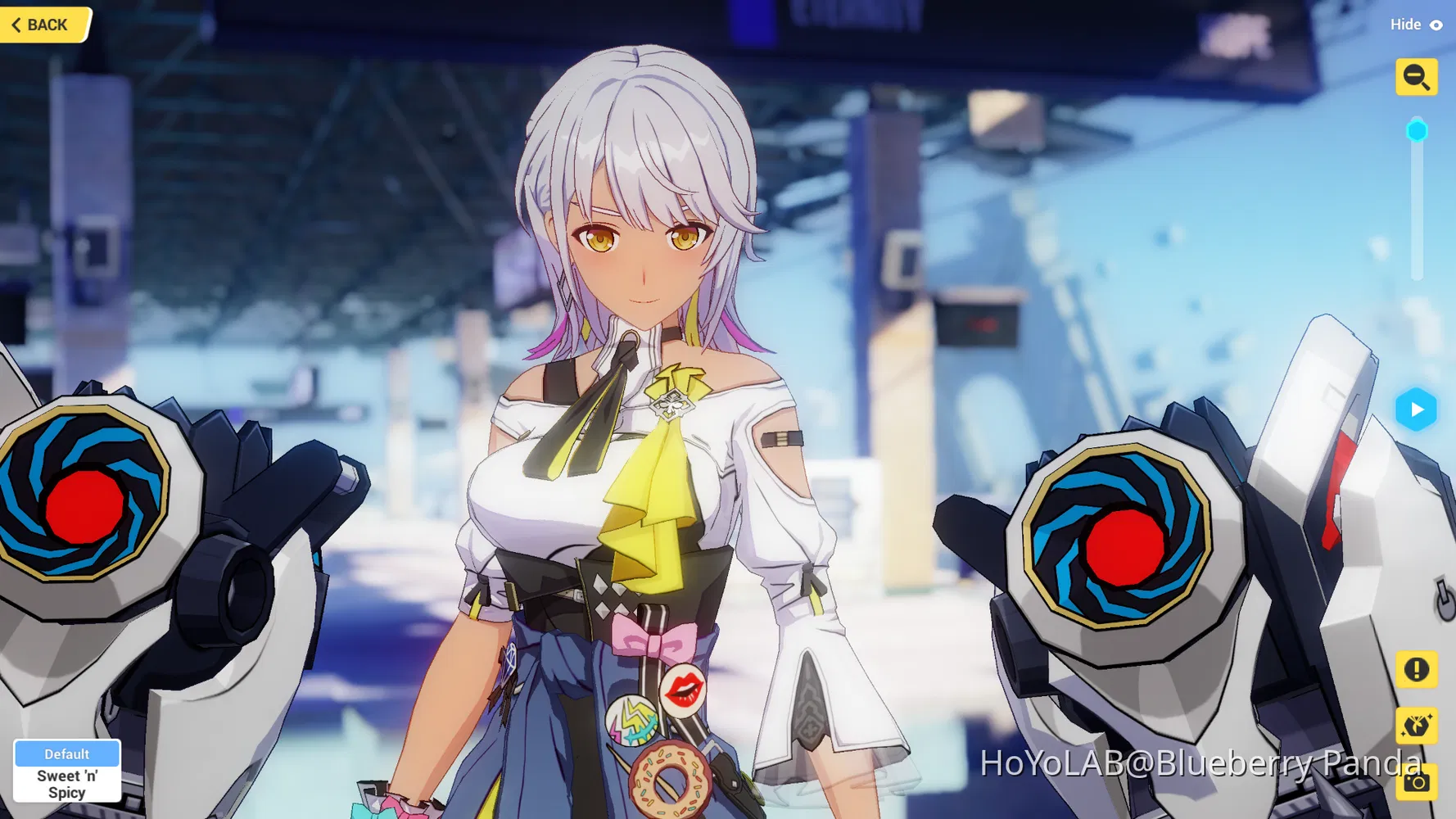The image size is (1456, 819).
Task: Click the back chevron icon
Action: pyautogui.click(x=18, y=25)
